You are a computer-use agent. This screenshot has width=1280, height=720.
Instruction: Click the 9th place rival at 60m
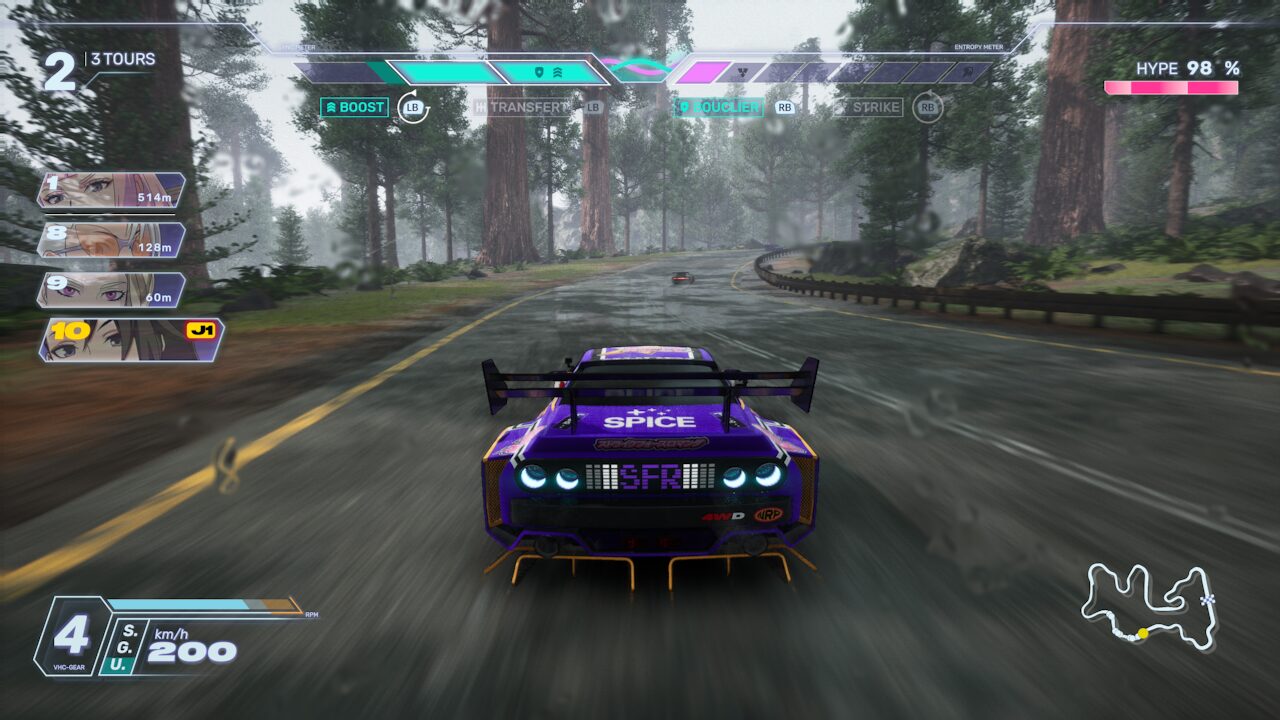pyautogui.click(x=111, y=290)
